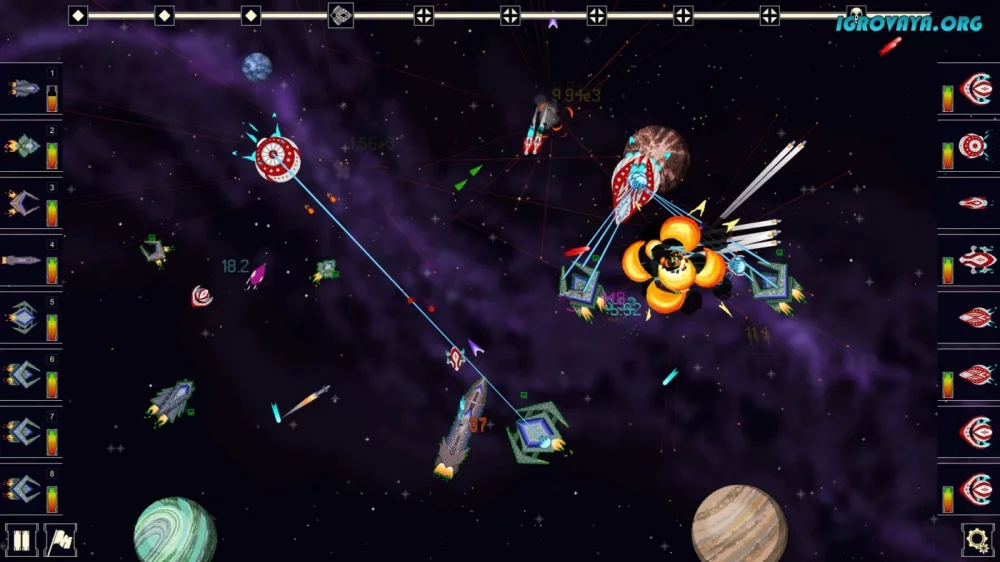Select the skull marker on the progress bar
This screenshot has width=1000, height=562.
pyautogui.click(x=856, y=15)
